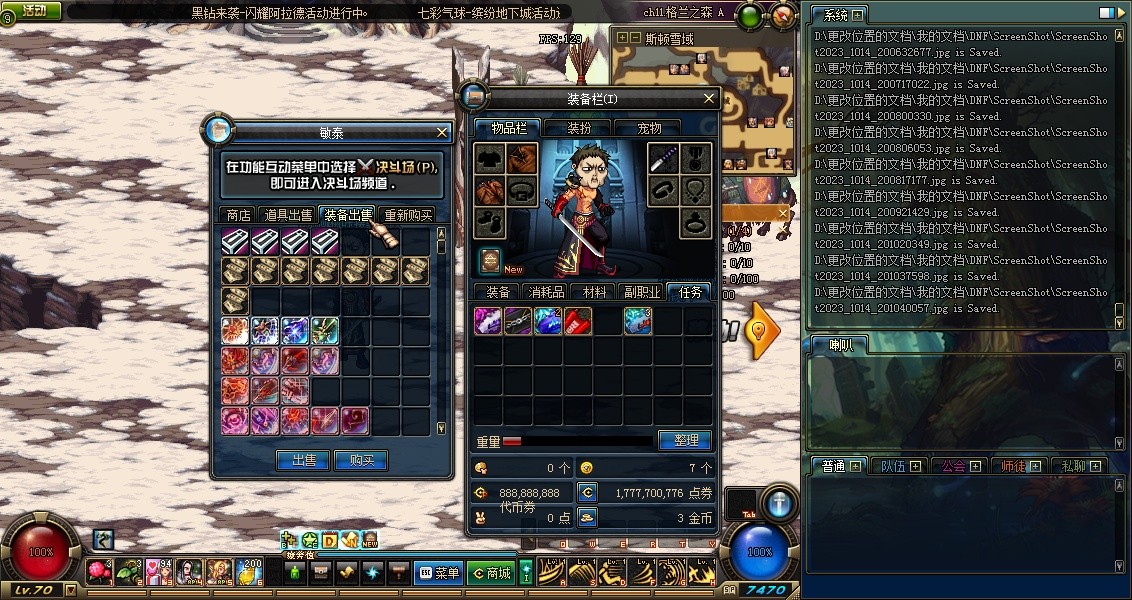Switch chat to the 公会 guild channel
1132x600 pixels.
[954, 466]
